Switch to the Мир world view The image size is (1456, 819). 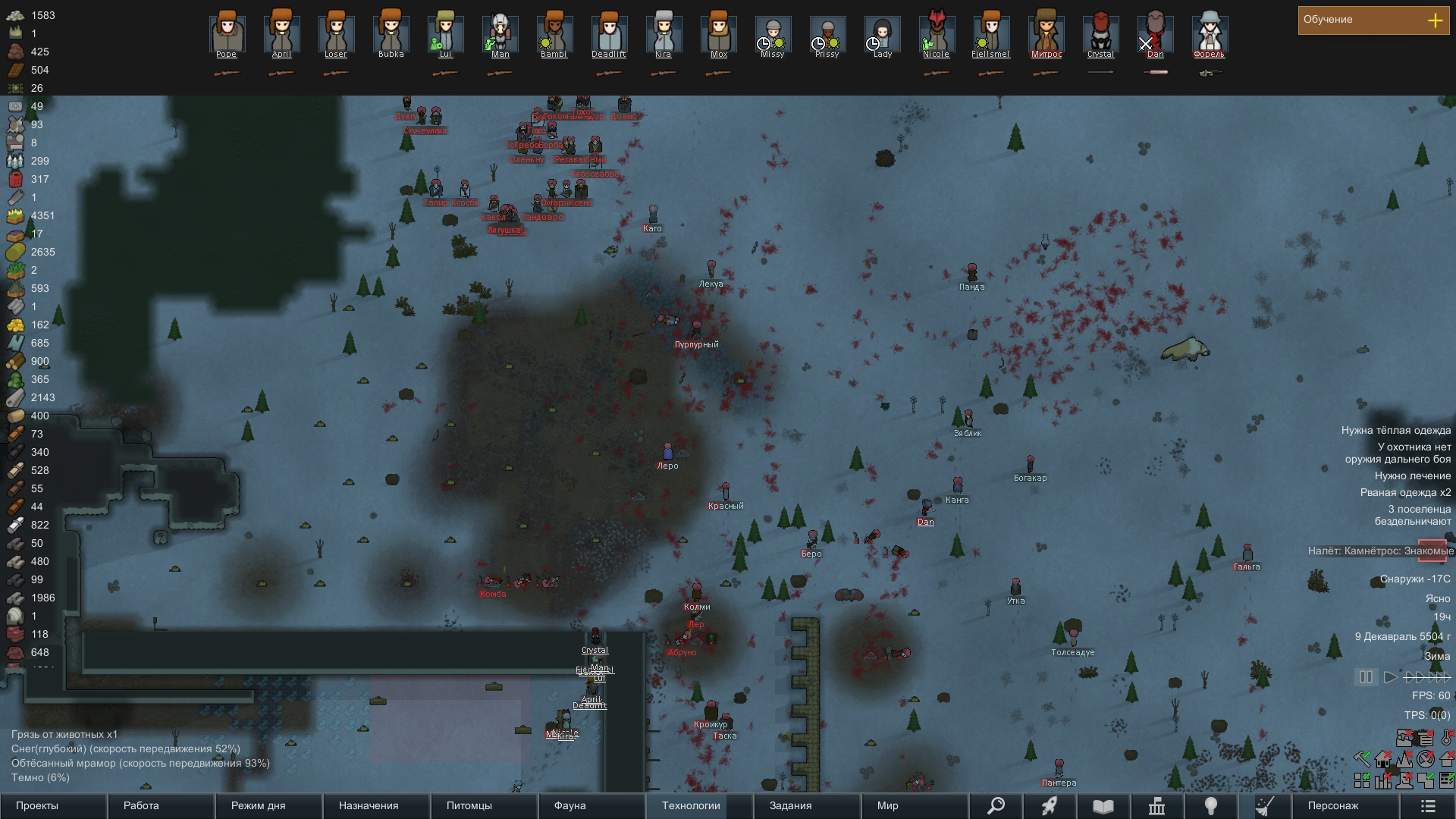click(915, 805)
